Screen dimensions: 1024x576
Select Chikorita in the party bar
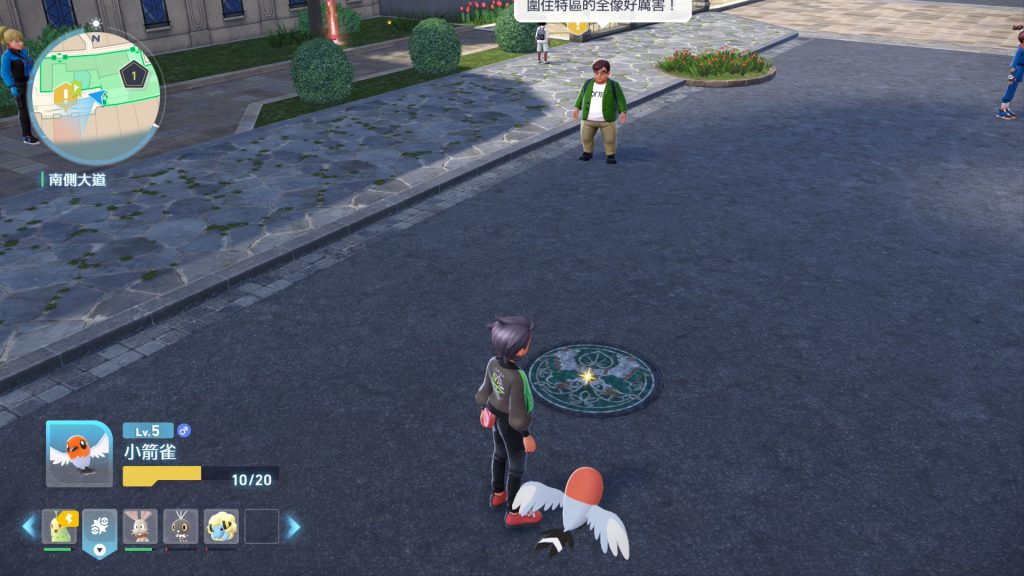tap(59, 526)
